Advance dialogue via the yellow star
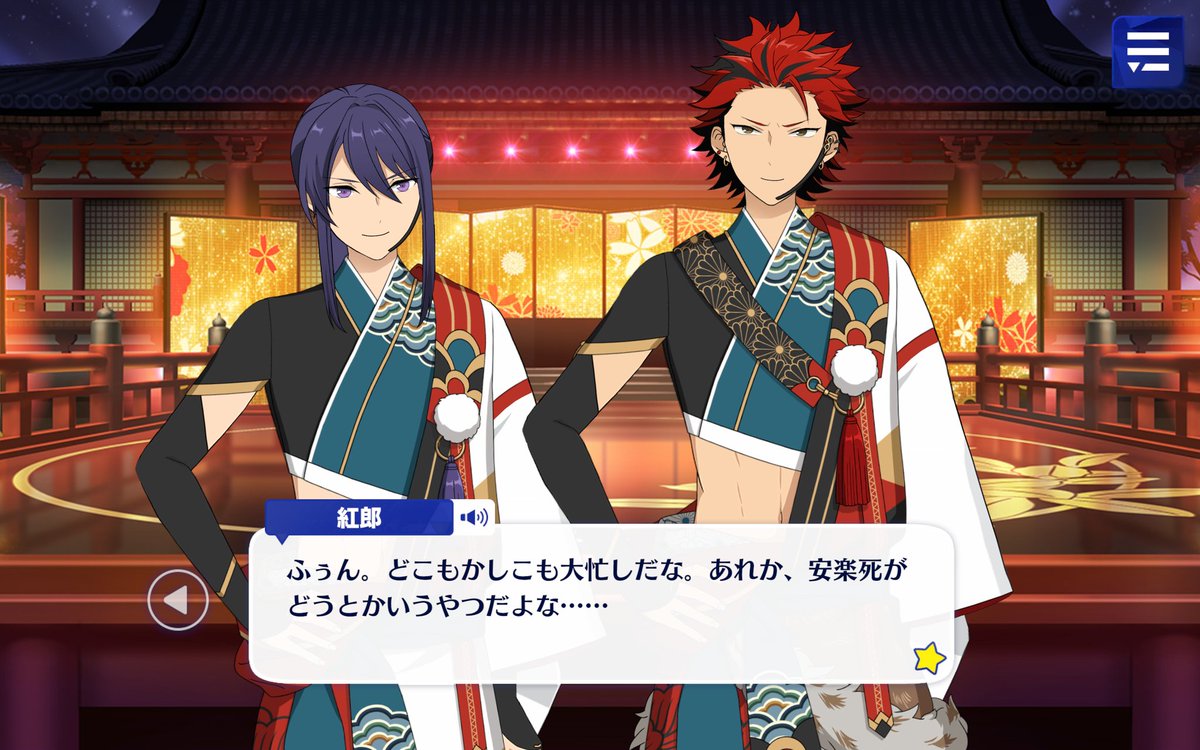1200x750 pixels. tap(929, 657)
